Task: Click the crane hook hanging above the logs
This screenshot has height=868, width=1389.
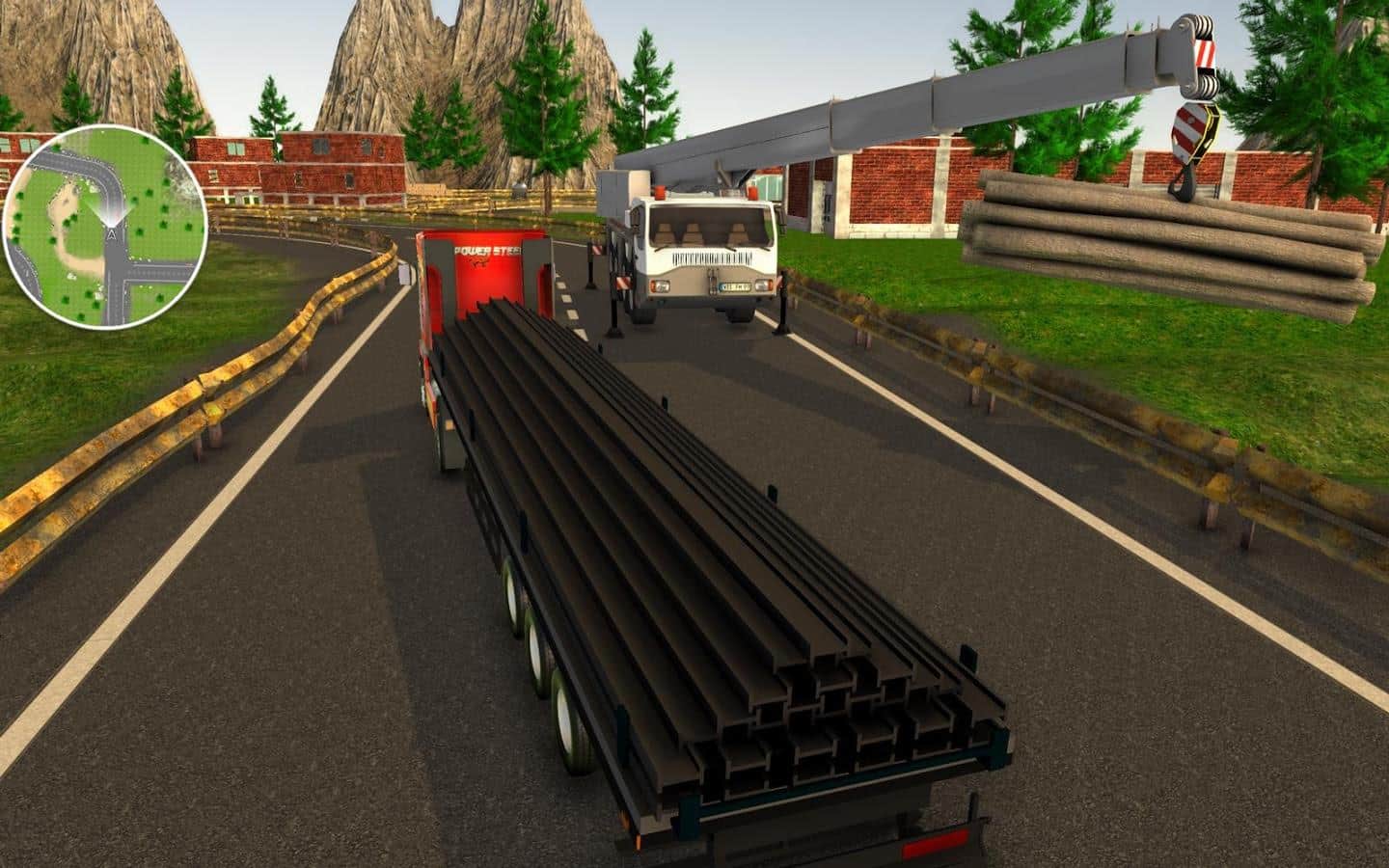Action: 1188,169
